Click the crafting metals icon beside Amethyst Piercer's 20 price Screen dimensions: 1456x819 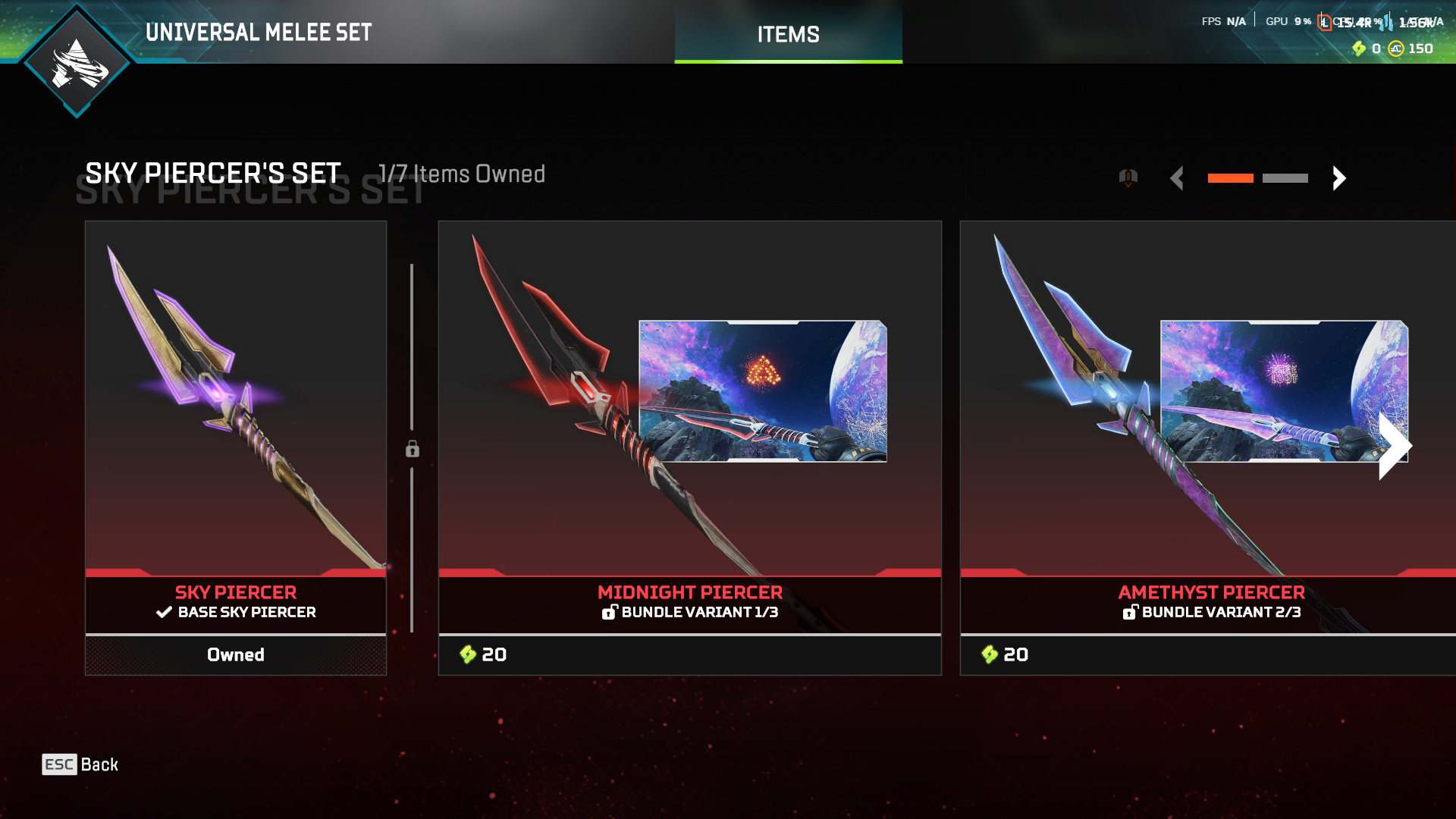tap(990, 654)
